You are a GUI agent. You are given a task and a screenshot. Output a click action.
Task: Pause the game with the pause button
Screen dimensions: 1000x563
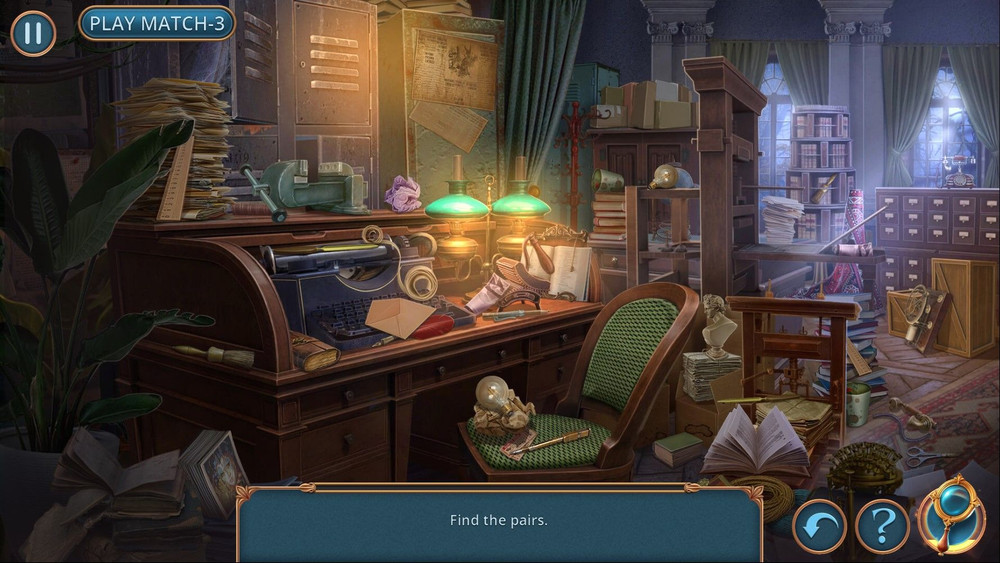33,32
